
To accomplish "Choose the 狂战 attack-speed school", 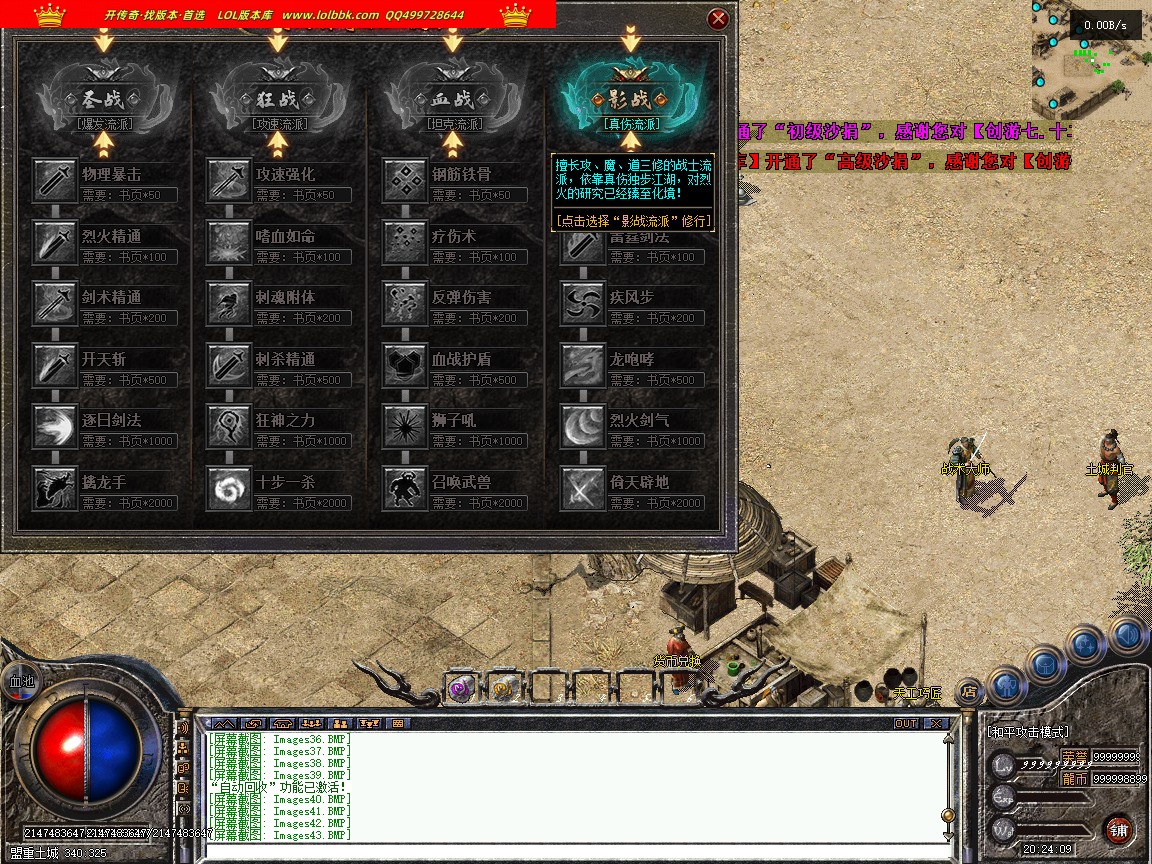I will point(278,100).
